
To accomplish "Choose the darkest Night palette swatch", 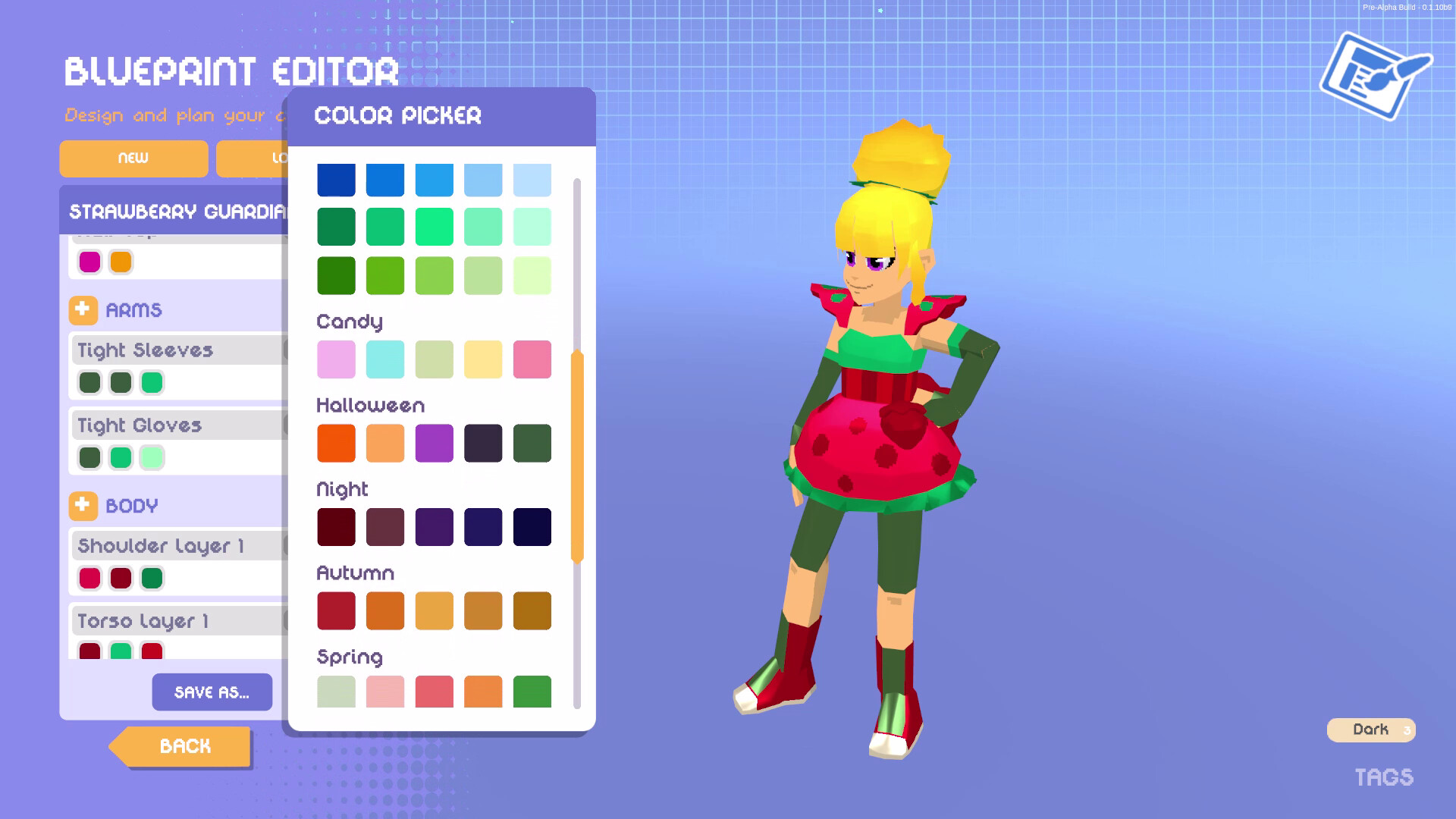I will point(532,526).
